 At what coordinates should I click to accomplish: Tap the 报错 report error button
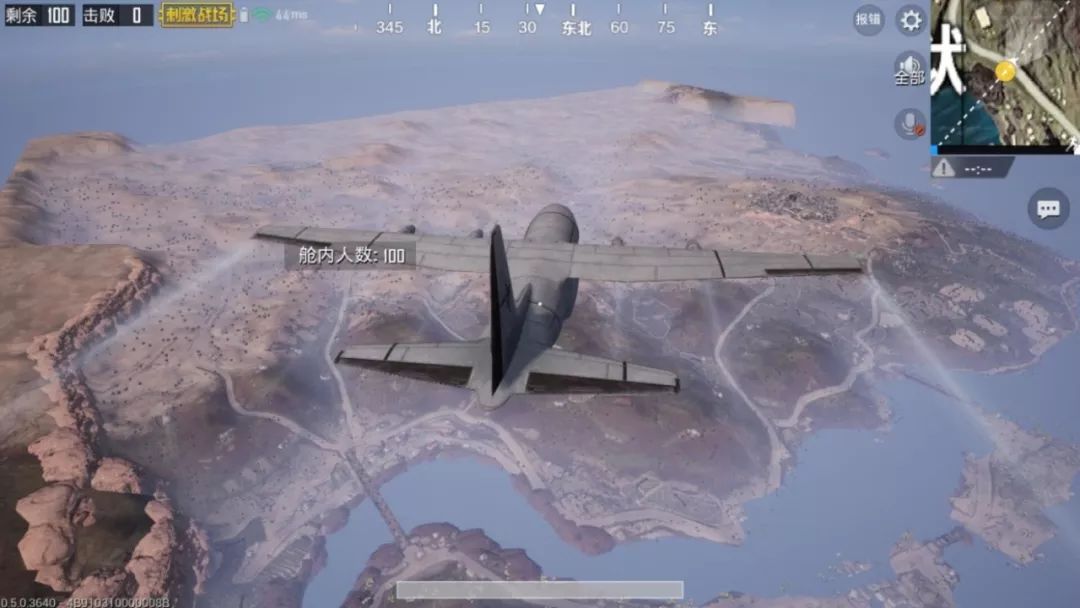tap(868, 19)
